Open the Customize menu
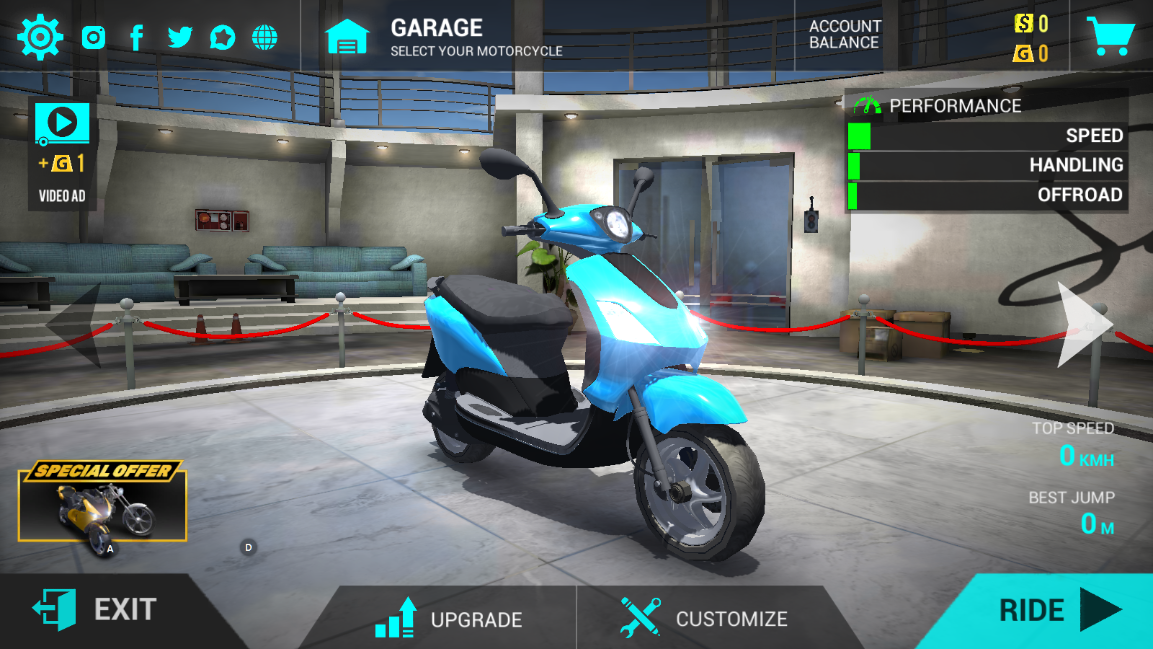The height and width of the screenshot is (649, 1153). click(x=704, y=618)
